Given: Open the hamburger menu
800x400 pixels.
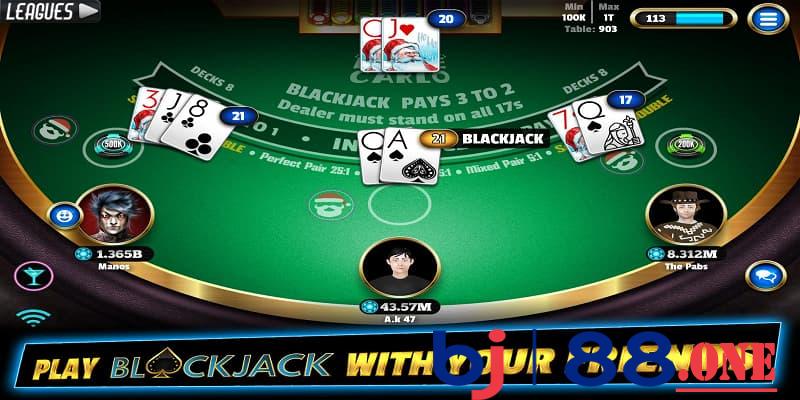Looking at the screenshot, I should [768, 19].
